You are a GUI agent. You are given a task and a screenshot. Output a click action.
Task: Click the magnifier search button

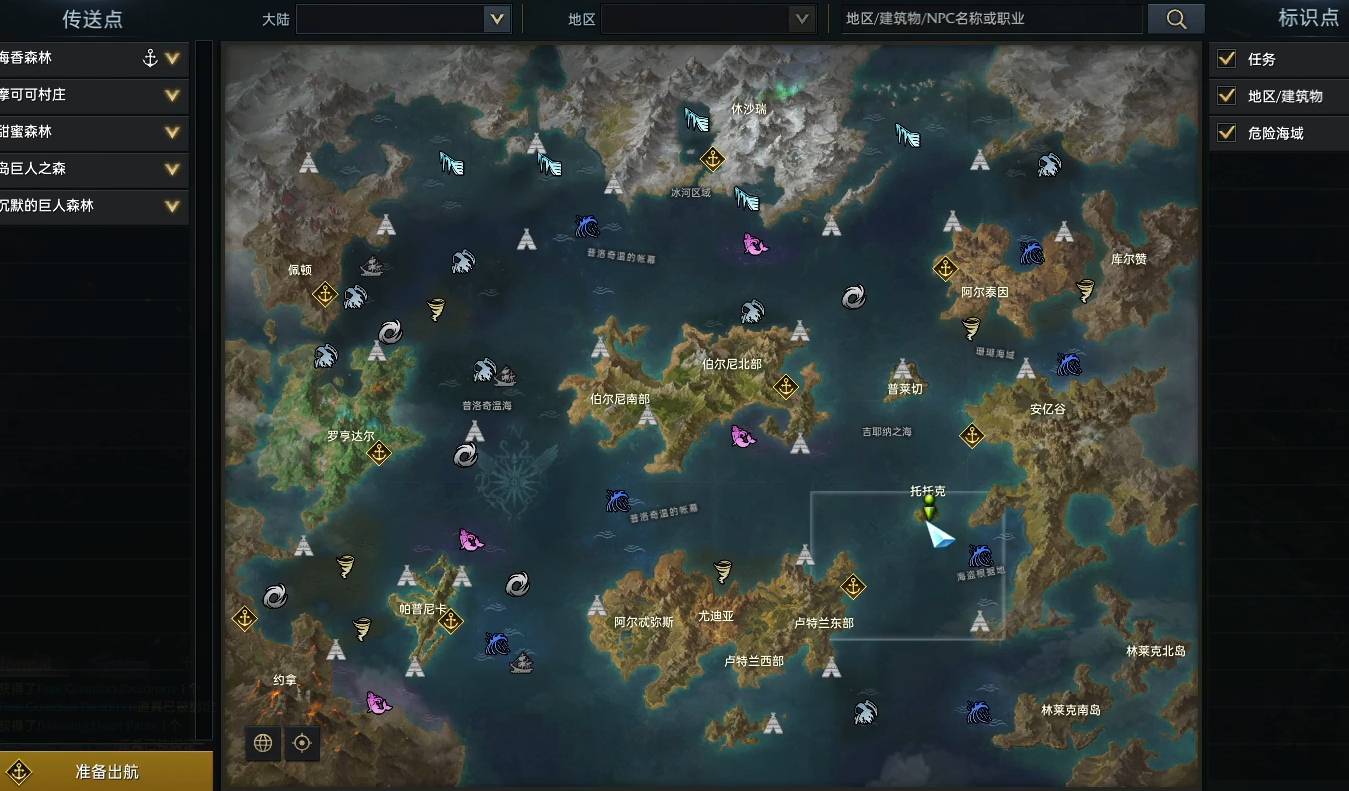coord(1176,19)
